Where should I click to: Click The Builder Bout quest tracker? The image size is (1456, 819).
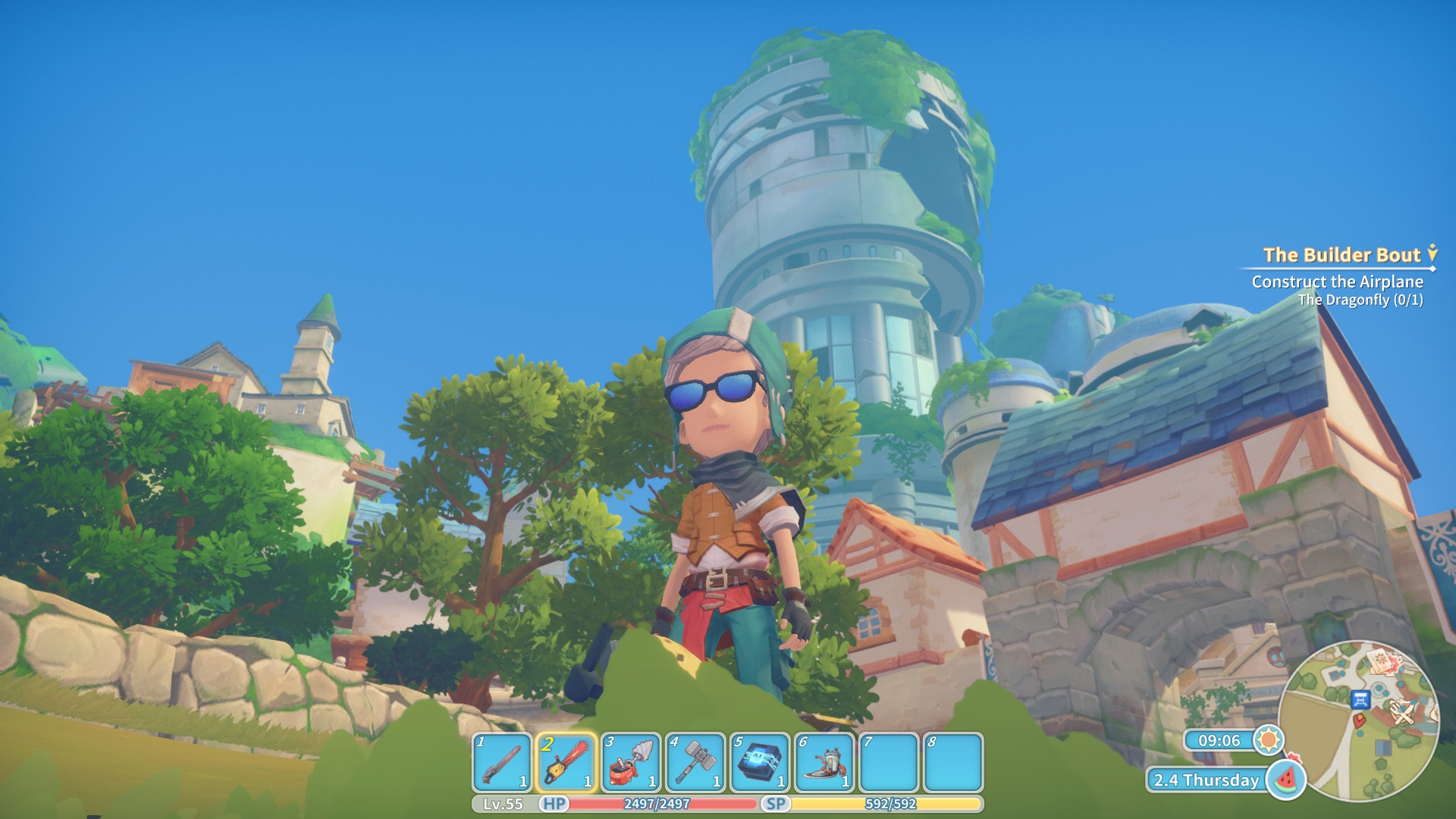click(x=1341, y=256)
